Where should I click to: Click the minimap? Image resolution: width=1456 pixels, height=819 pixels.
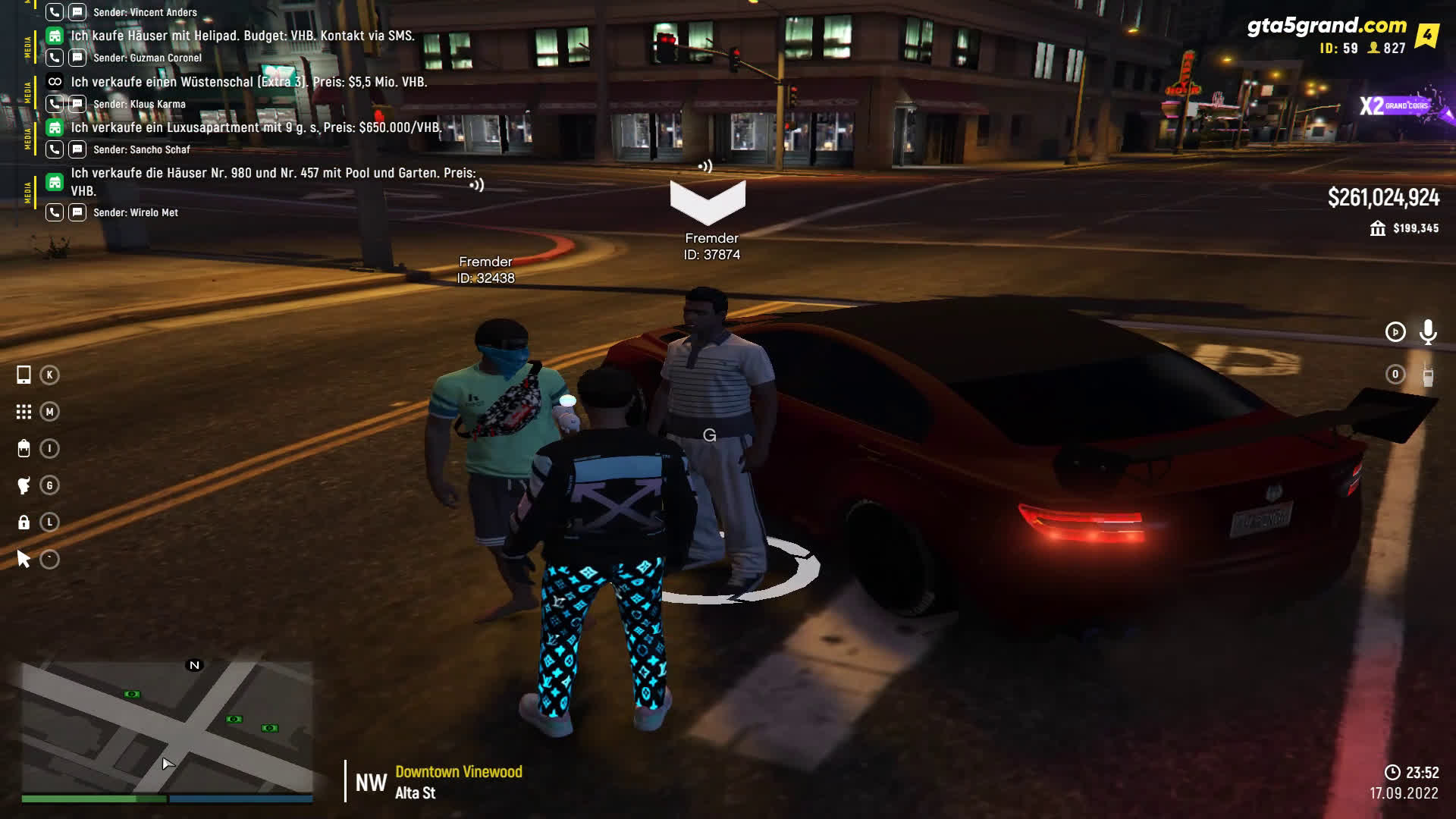pyautogui.click(x=167, y=726)
